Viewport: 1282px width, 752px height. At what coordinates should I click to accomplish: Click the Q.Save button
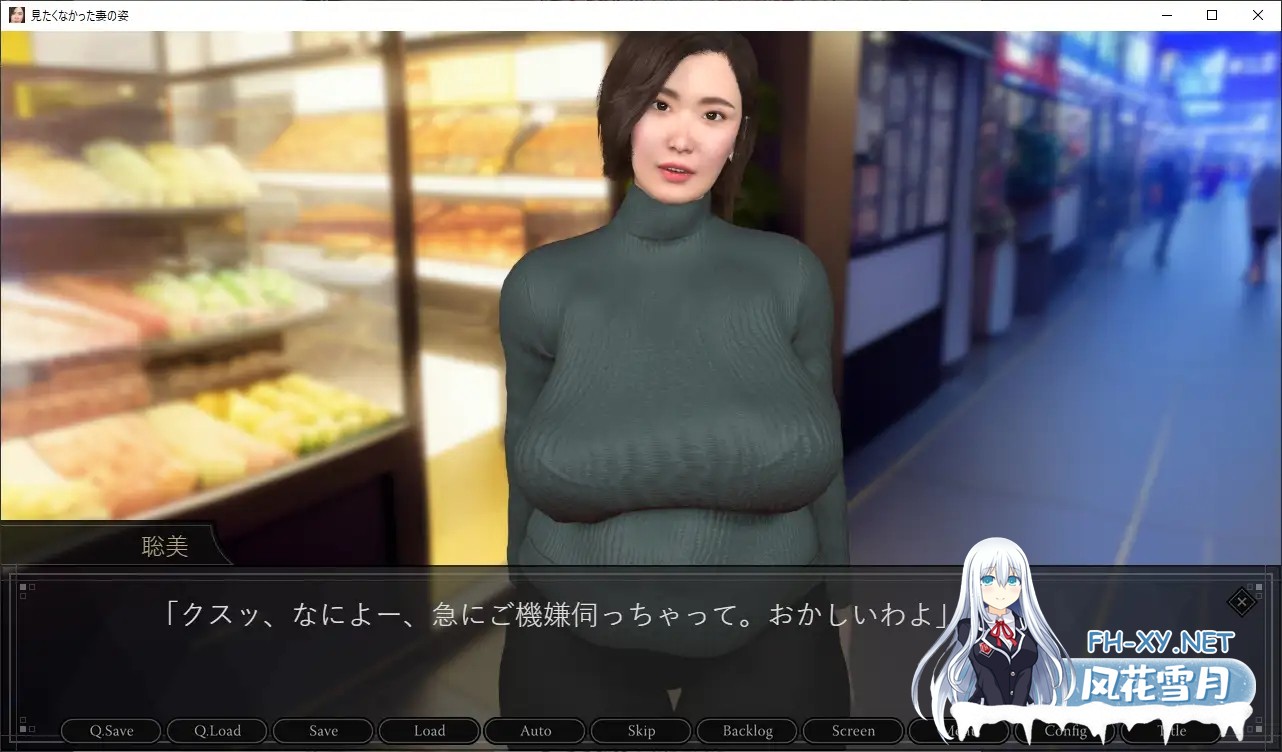(x=111, y=731)
